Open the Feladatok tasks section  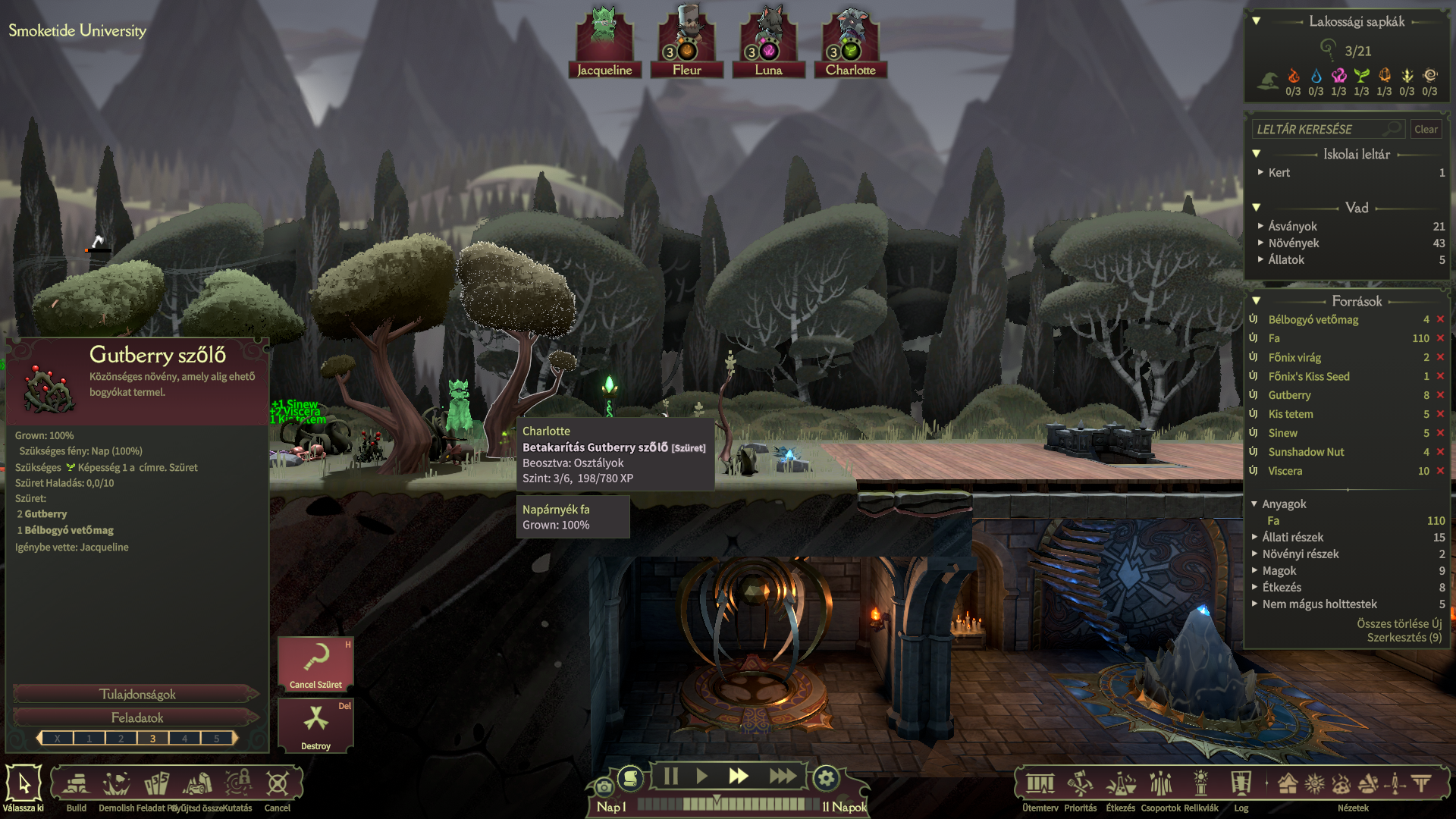[137, 717]
